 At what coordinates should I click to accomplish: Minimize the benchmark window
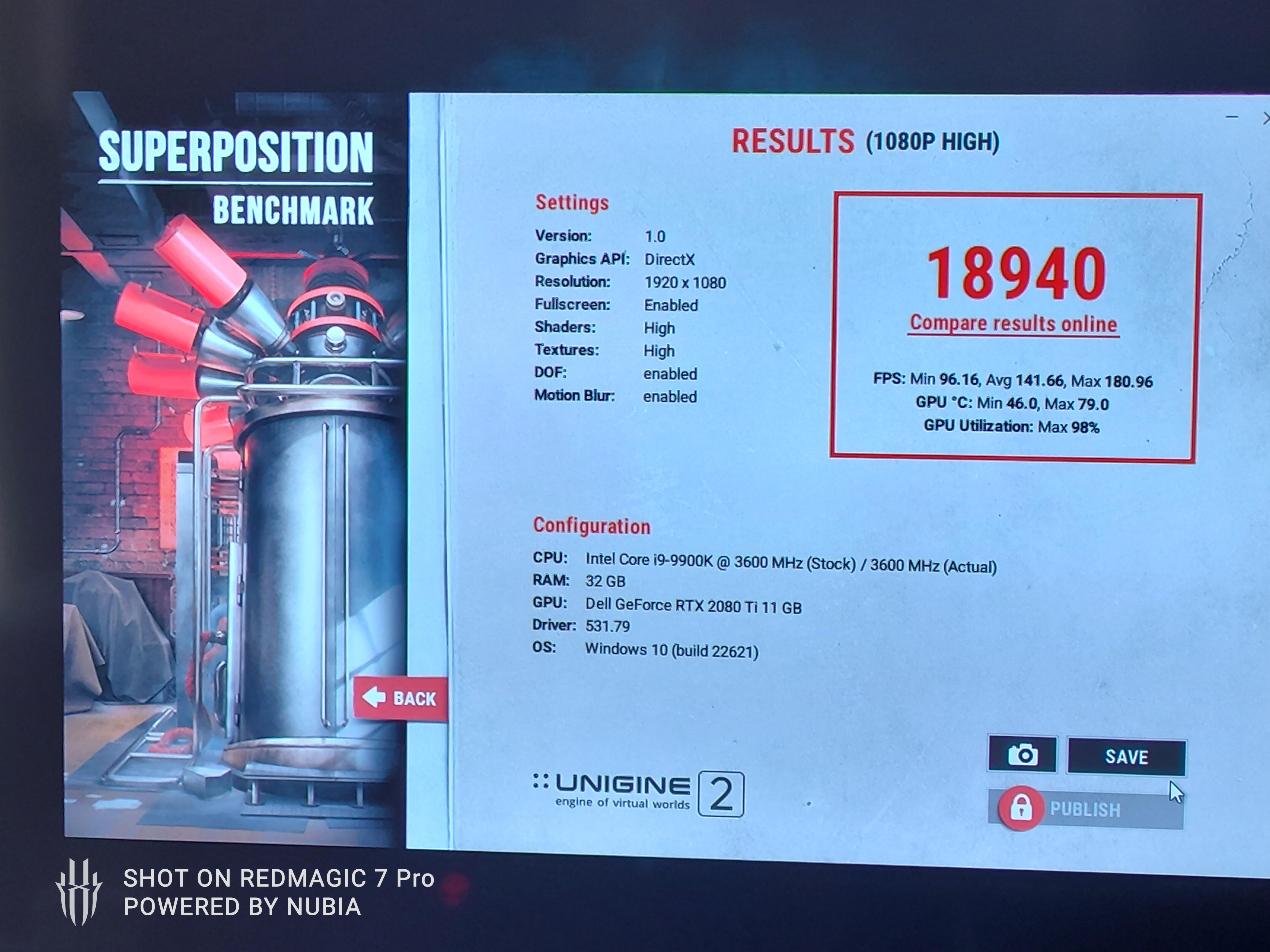point(1231,117)
